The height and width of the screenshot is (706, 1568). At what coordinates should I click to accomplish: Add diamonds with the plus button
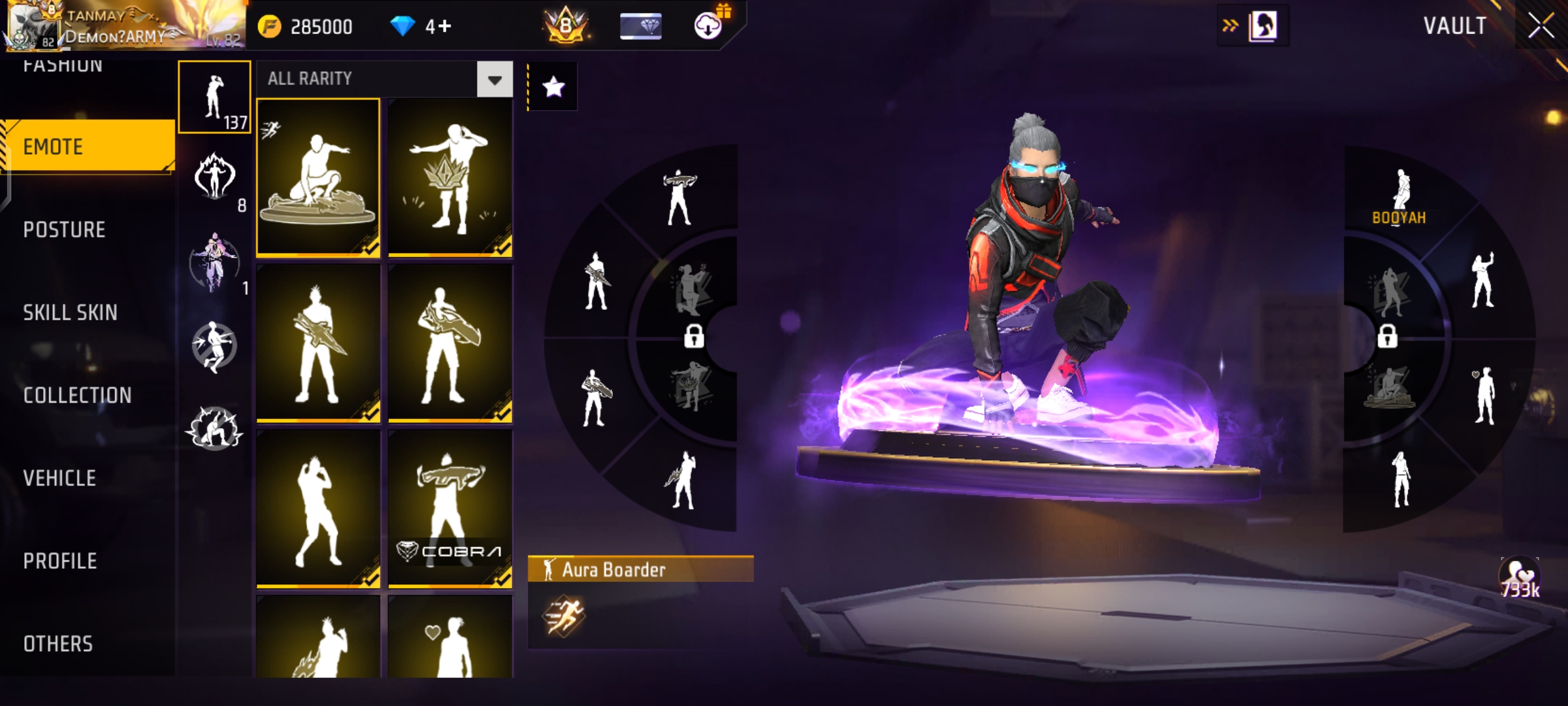pos(445,27)
